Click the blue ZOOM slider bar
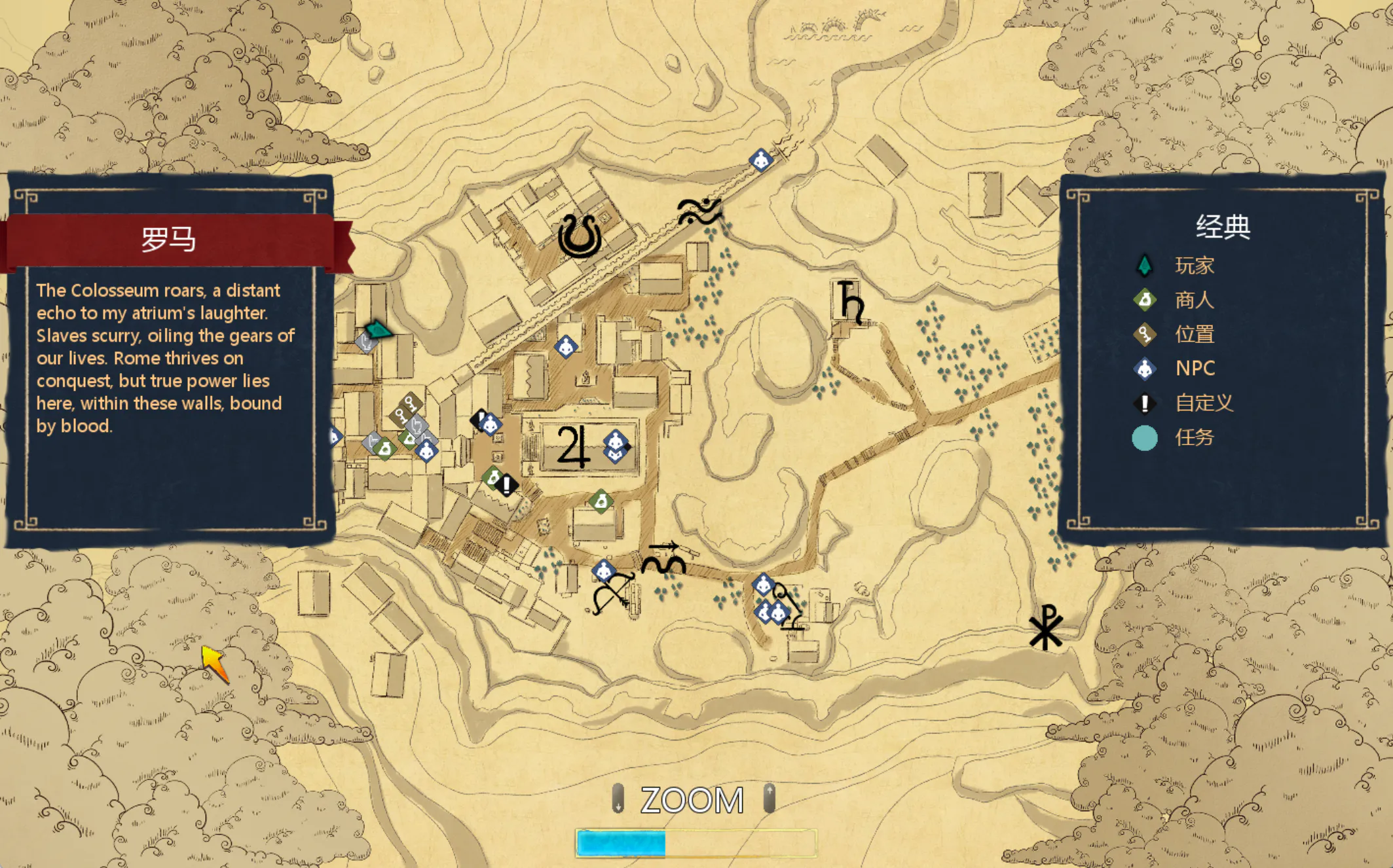 coord(696,842)
